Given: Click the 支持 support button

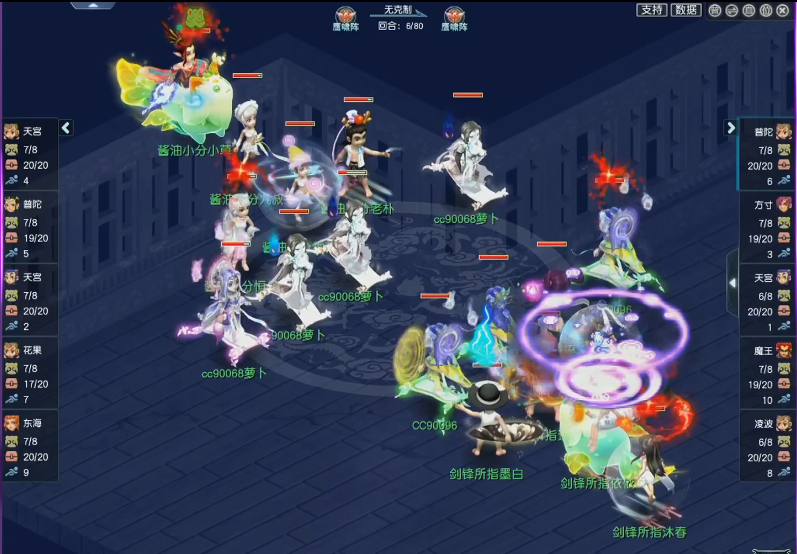Looking at the screenshot, I should 652,10.
